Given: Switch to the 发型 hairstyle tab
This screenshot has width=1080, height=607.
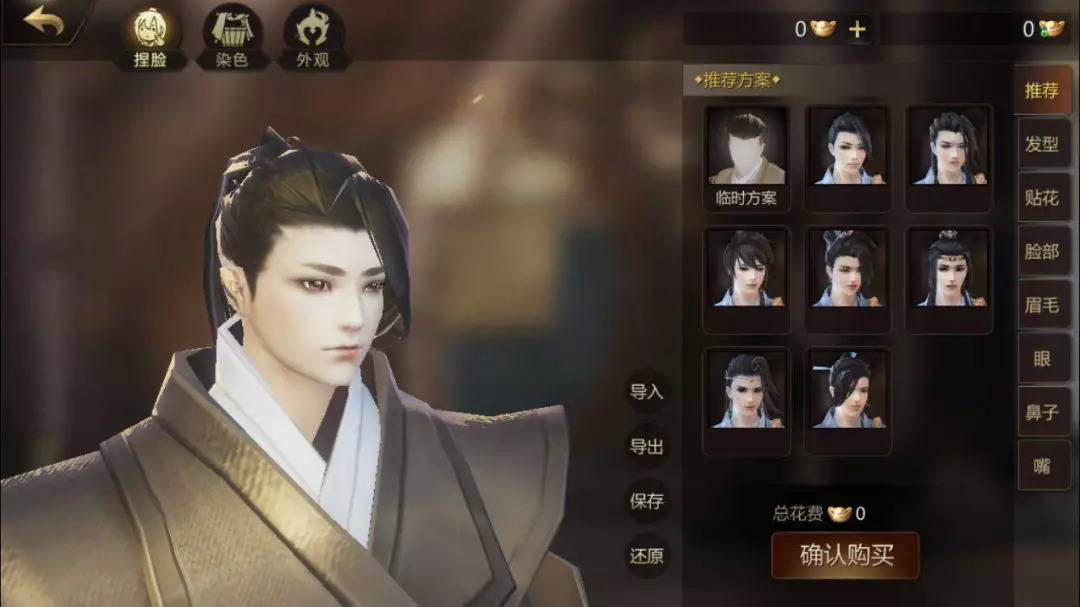Looking at the screenshot, I should [1042, 144].
